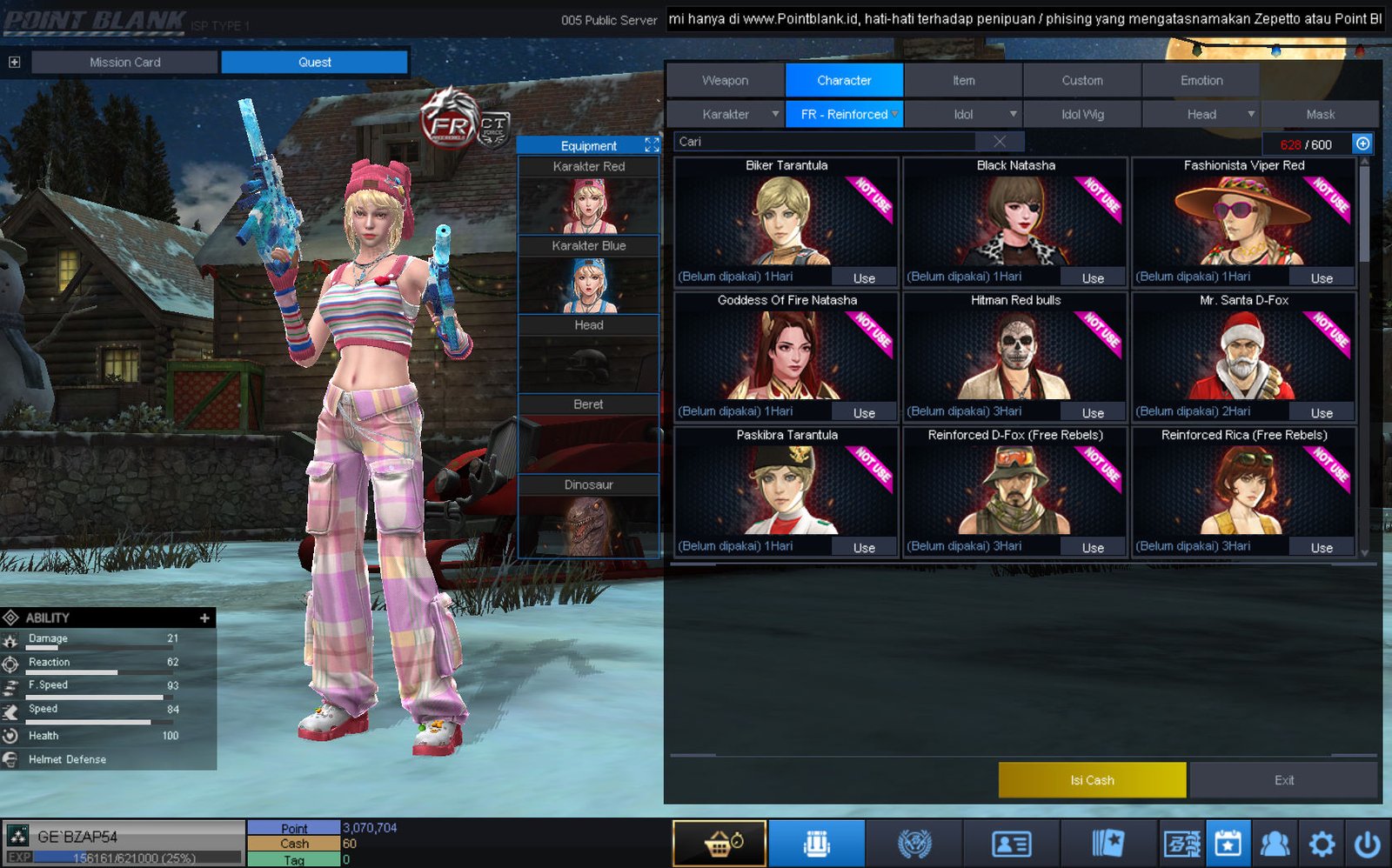Open the Emotion tab

tap(1201, 80)
